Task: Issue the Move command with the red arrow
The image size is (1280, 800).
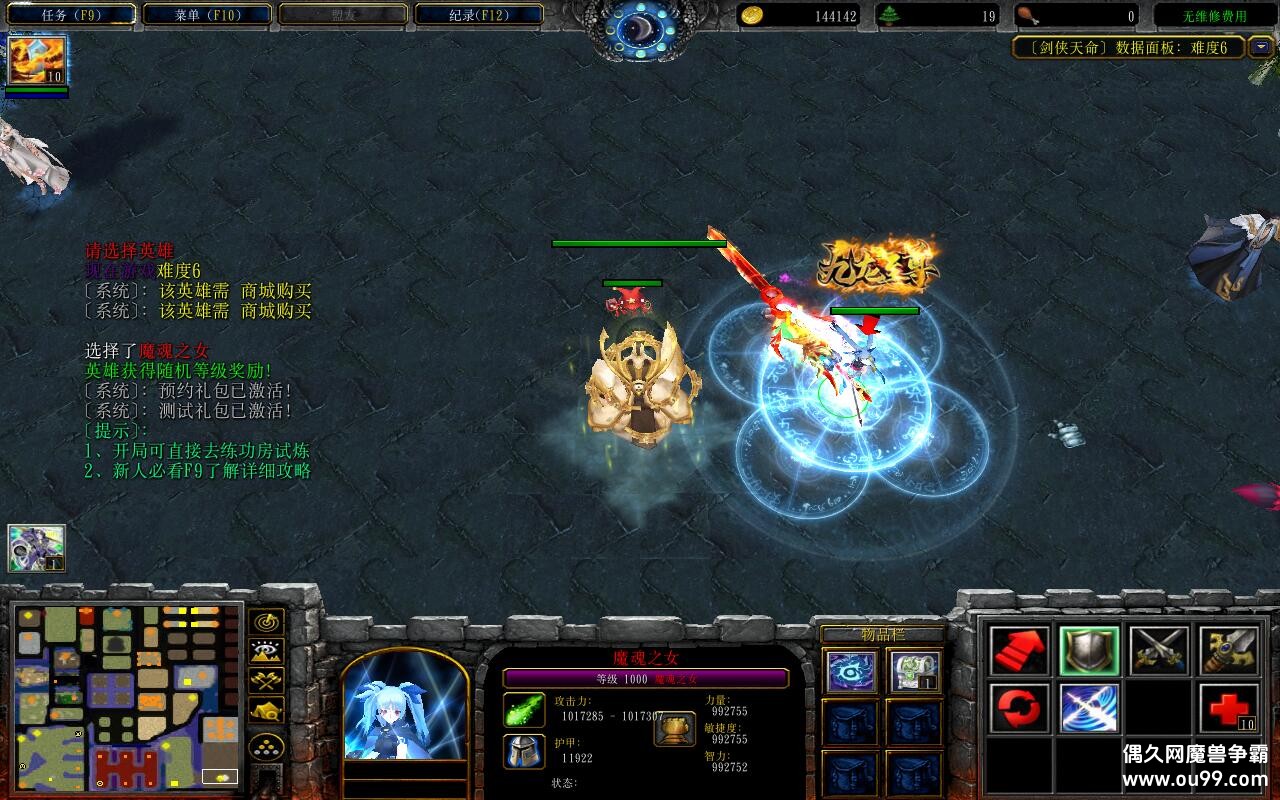Action: [x=1019, y=651]
